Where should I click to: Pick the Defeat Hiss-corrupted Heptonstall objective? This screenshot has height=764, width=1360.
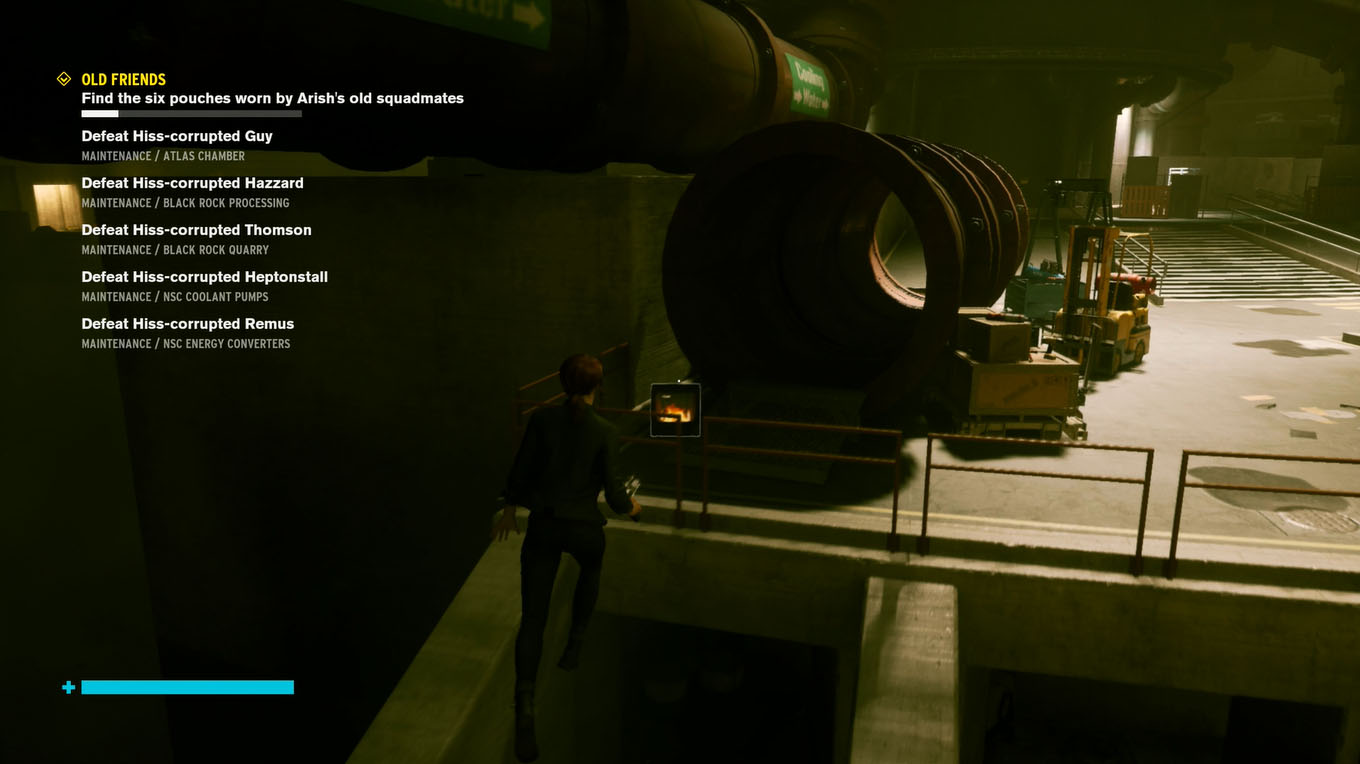[x=204, y=277]
